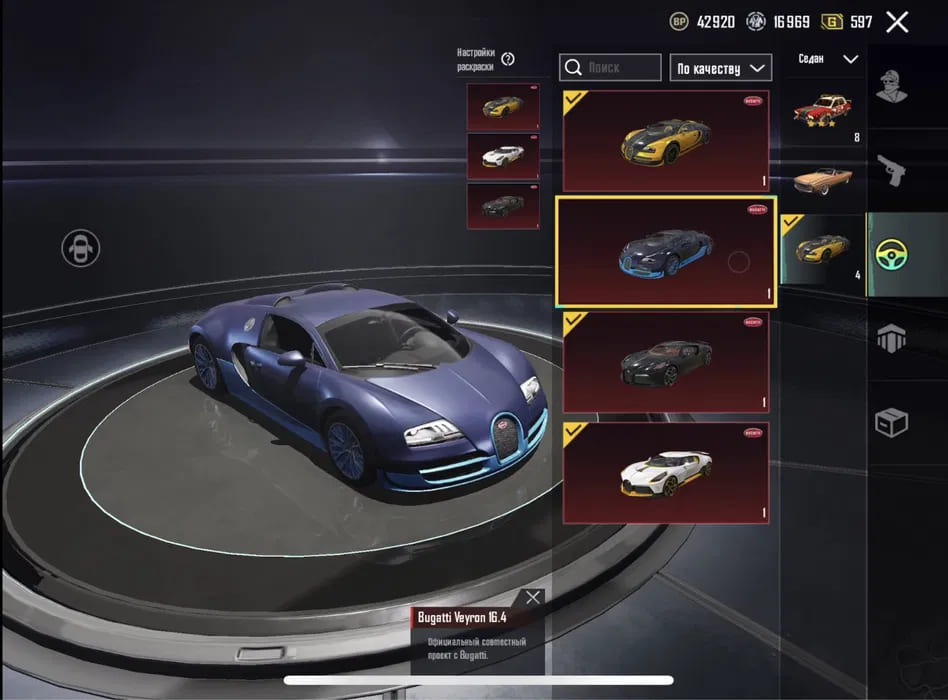Image resolution: width=948 pixels, height=700 pixels.
Task: Toggle the car door view icon
Action: pyautogui.click(x=80, y=247)
